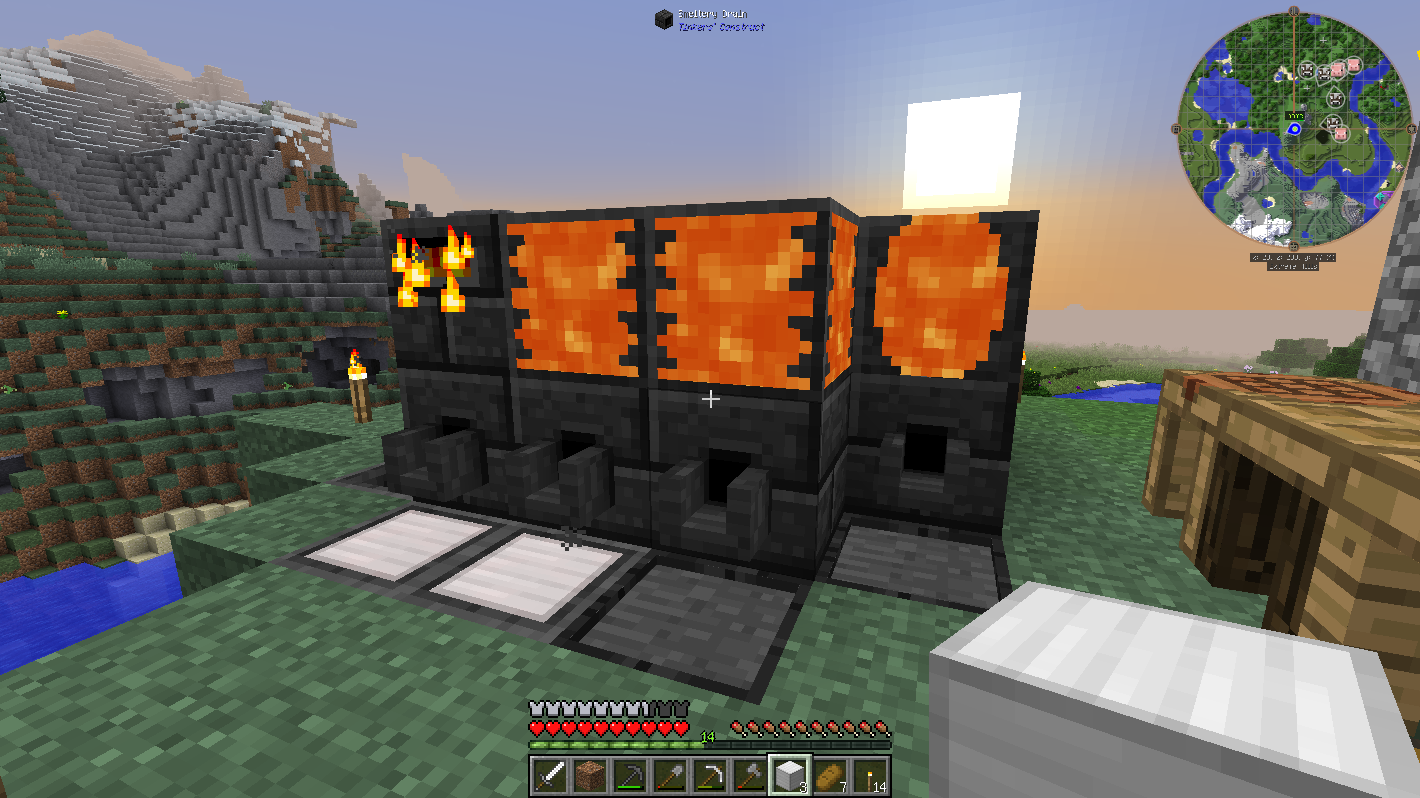Select the dirt block hotbar slot
Image resolution: width=1420 pixels, height=798 pixels.
[x=588, y=775]
